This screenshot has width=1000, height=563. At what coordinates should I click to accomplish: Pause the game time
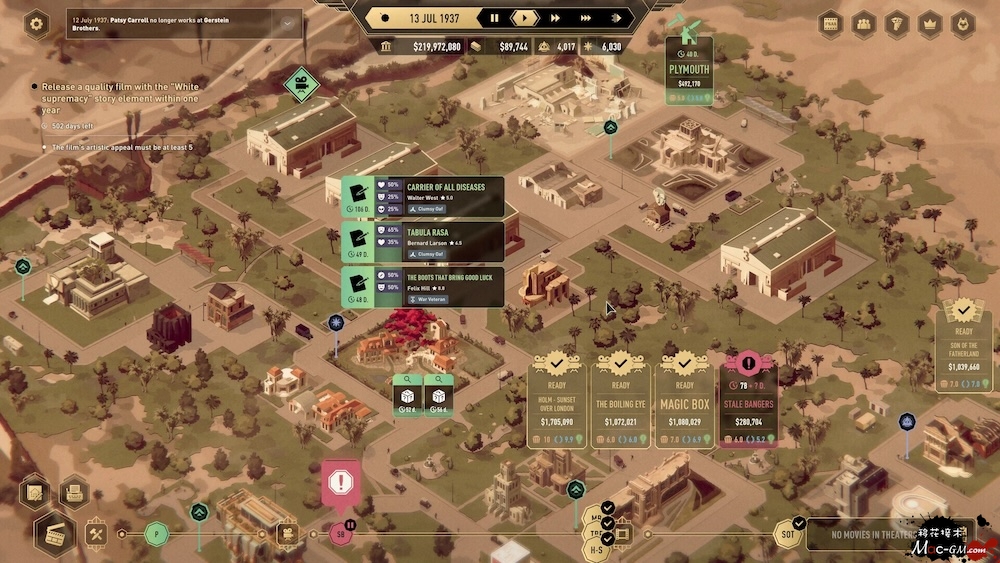494,18
